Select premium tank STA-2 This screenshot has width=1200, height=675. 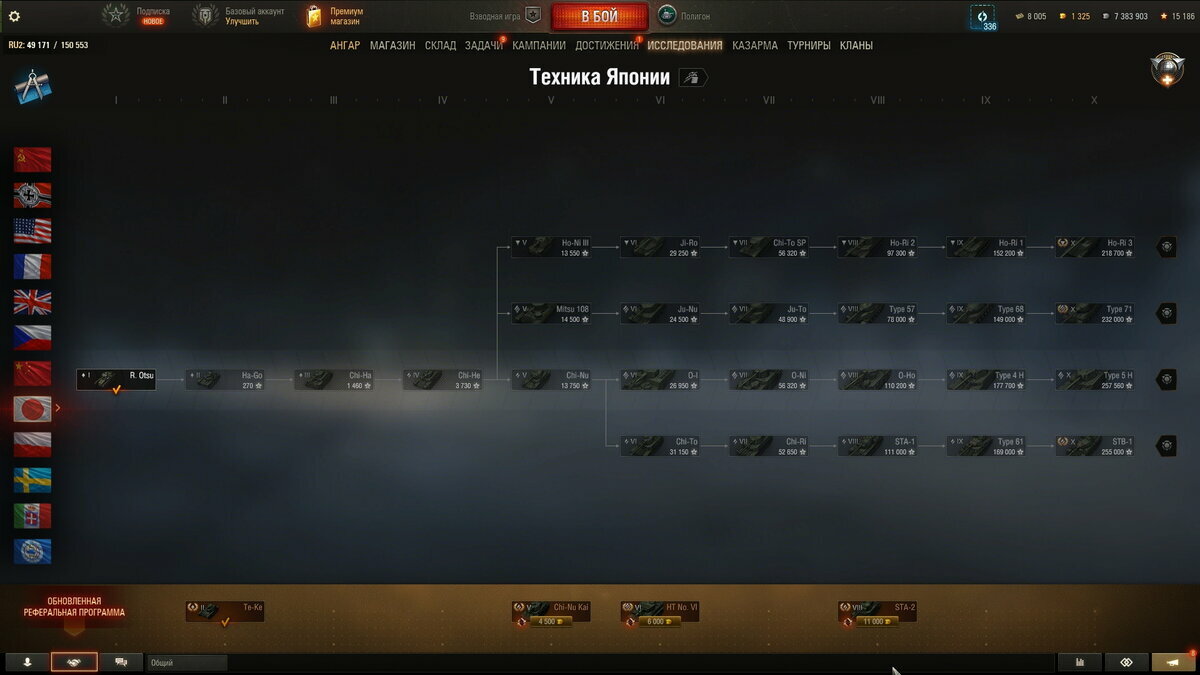pyautogui.click(x=877, y=611)
